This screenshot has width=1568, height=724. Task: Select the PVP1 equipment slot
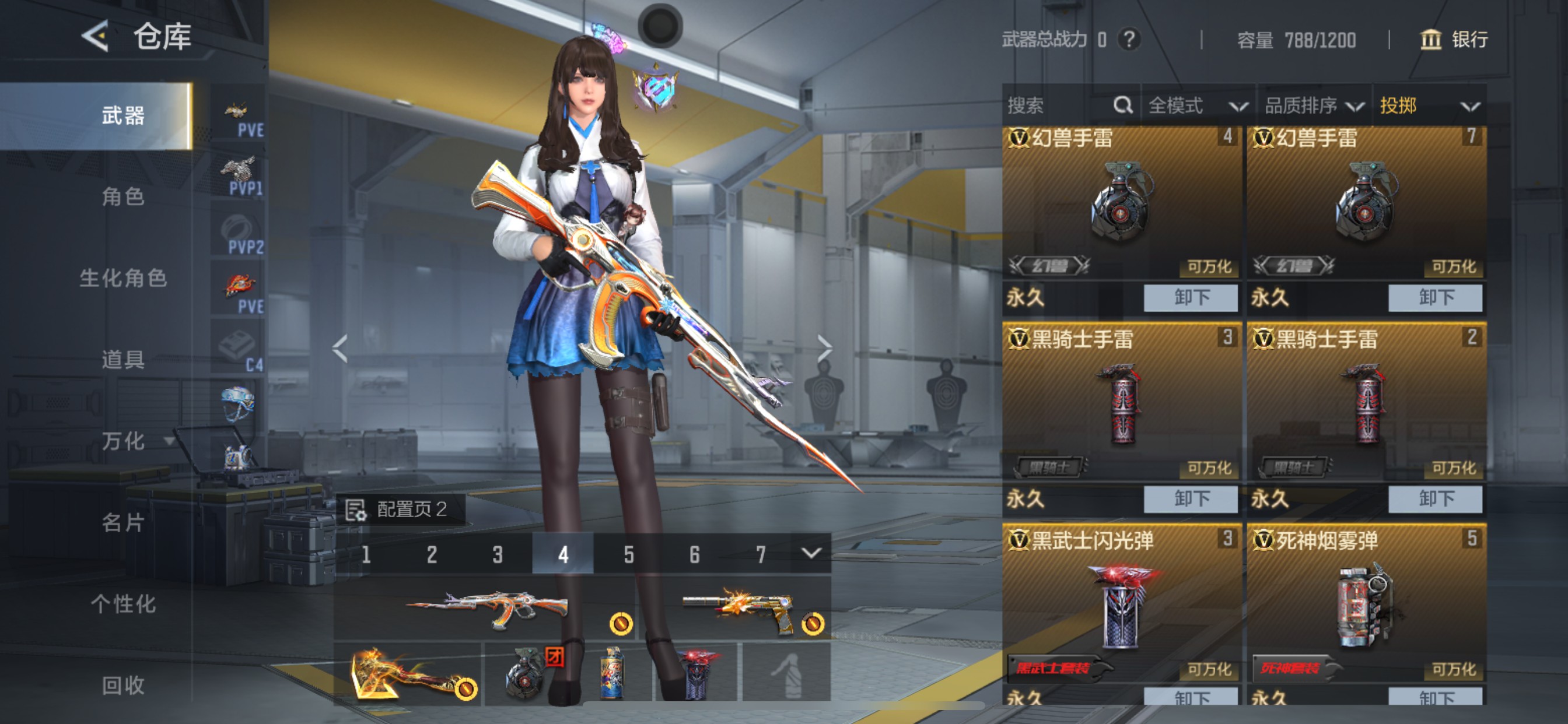(x=239, y=171)
